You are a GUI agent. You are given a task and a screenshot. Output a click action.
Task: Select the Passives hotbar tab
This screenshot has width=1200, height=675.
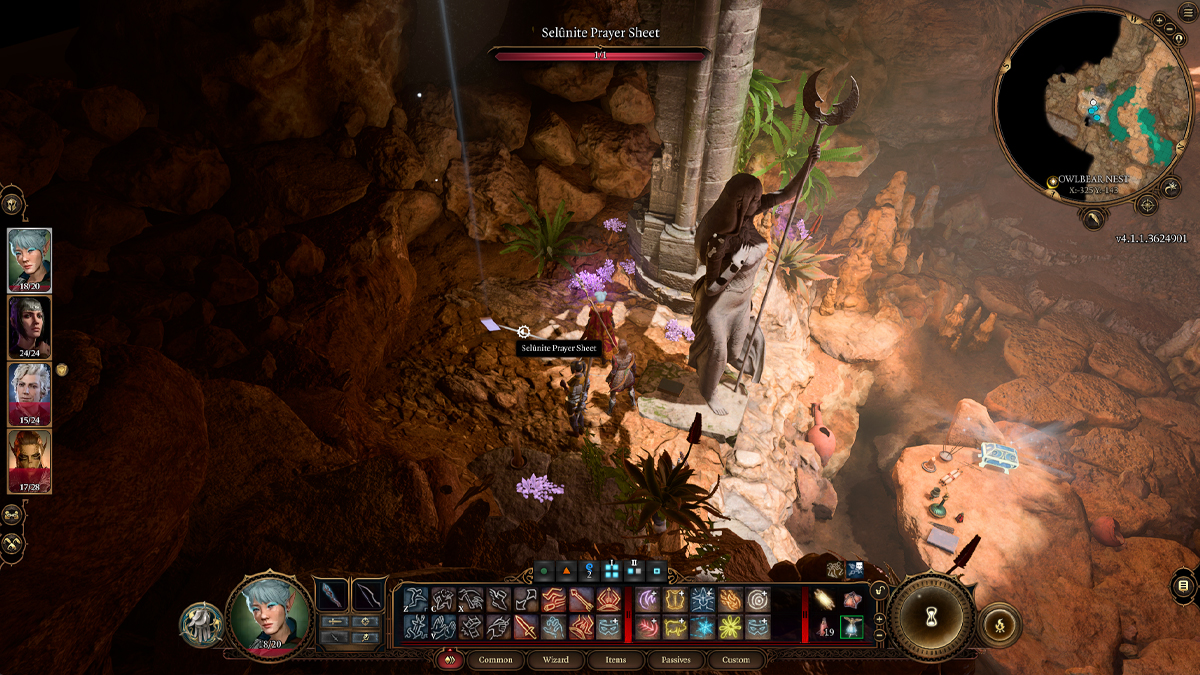pos(675,660)
